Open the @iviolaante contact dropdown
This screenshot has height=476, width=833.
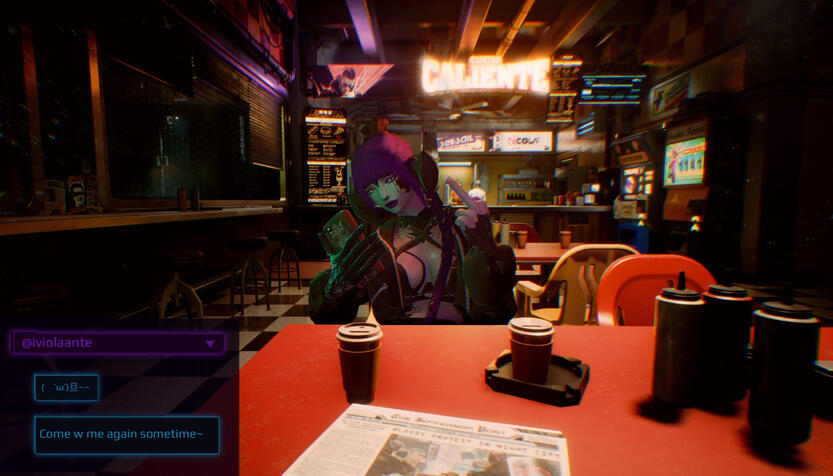click(209, 343)
